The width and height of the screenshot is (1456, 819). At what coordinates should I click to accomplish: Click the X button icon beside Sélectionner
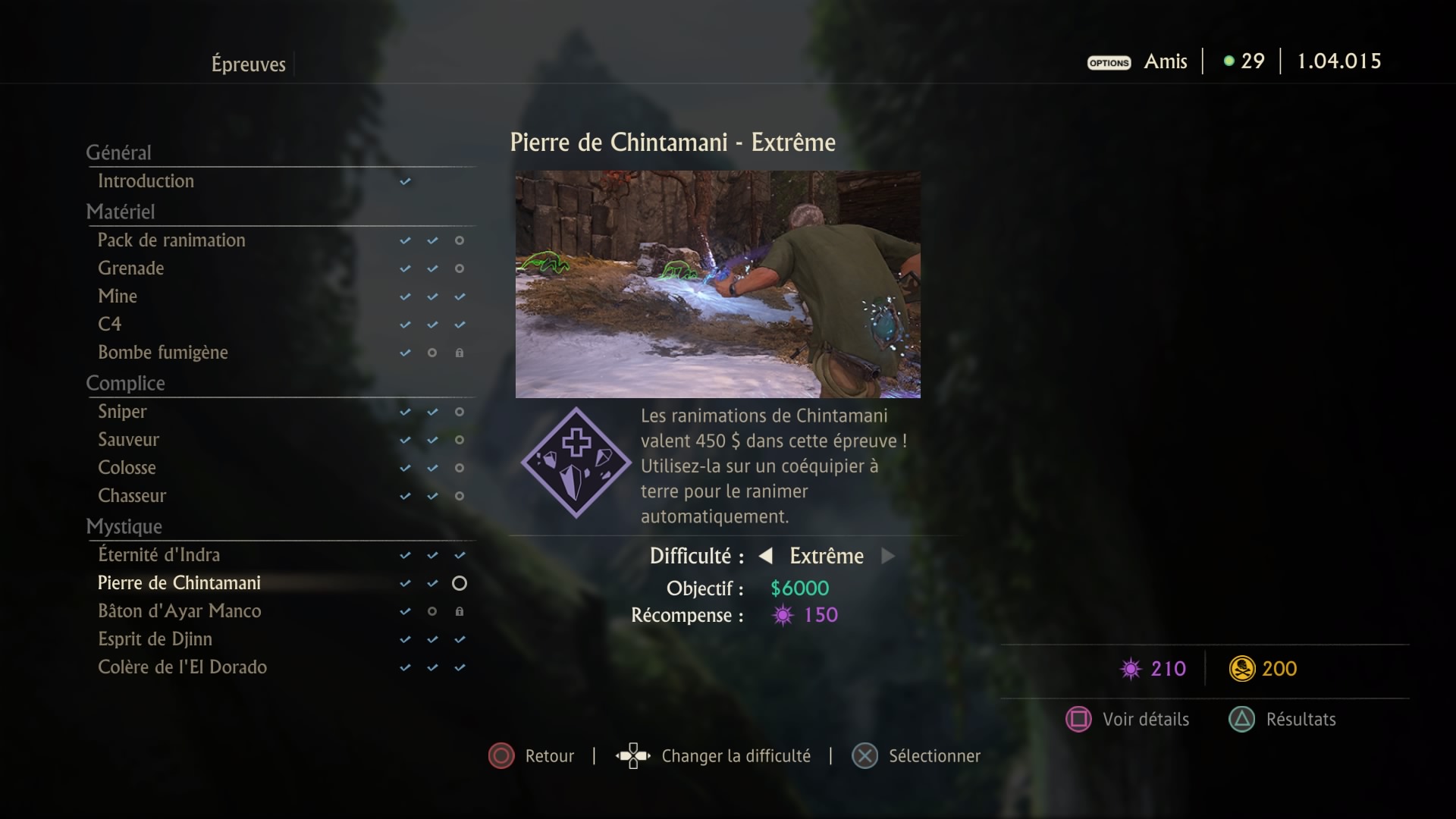864,755
